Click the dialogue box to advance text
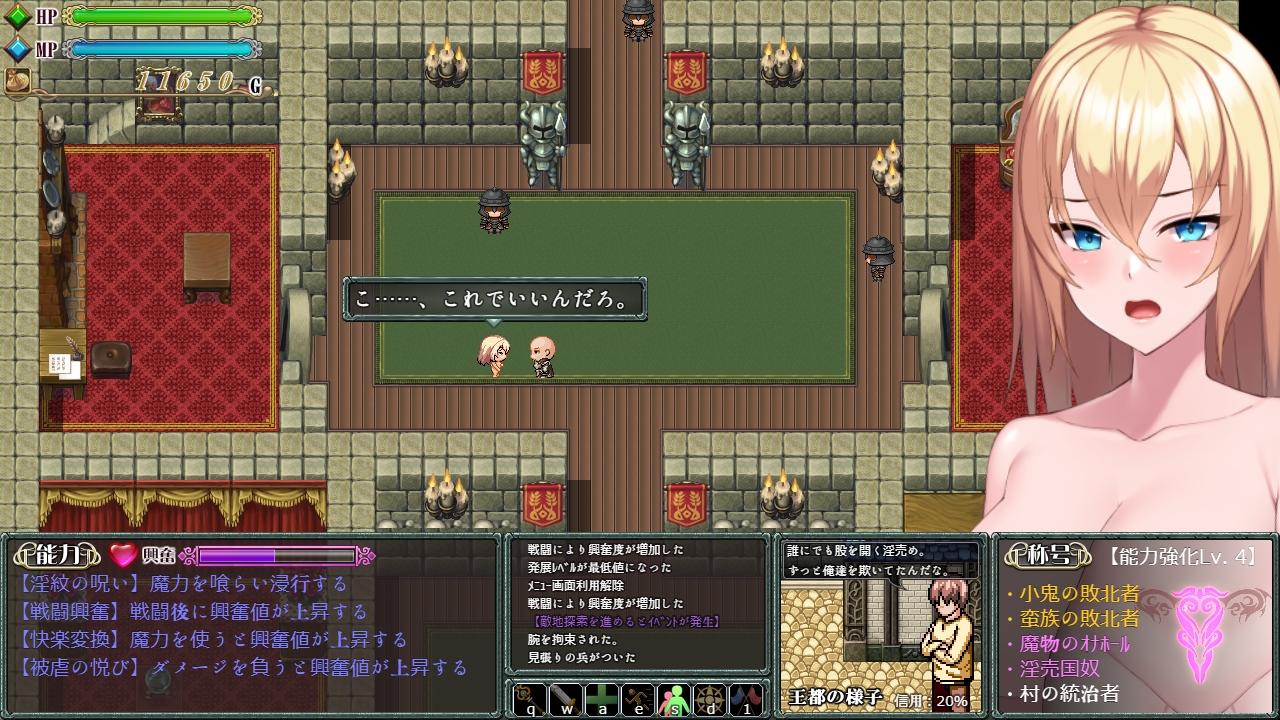This screenshot has width=1280, height=720. pos(494,298)
